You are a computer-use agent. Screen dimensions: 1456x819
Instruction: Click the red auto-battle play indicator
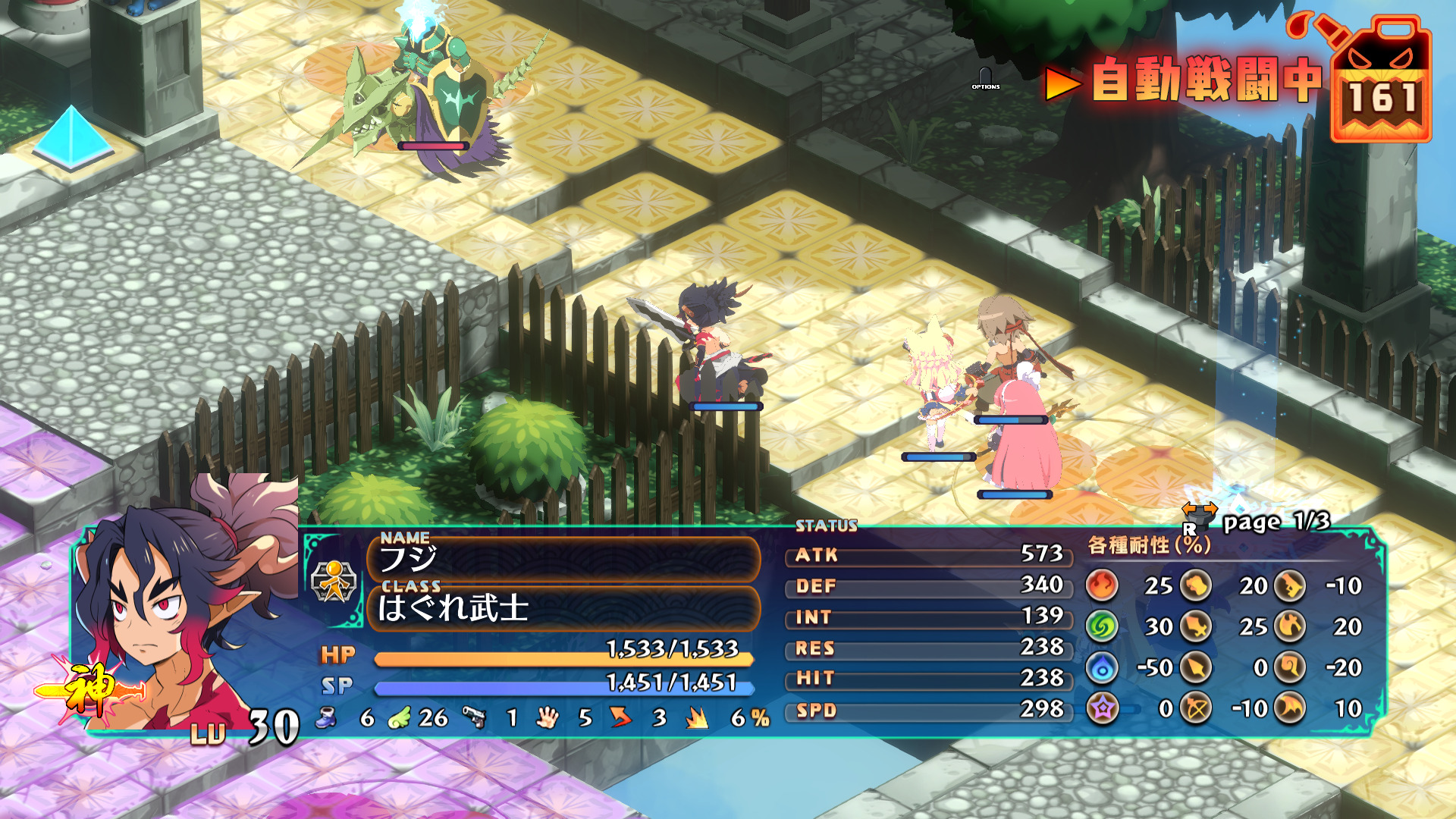(1062, 83)
